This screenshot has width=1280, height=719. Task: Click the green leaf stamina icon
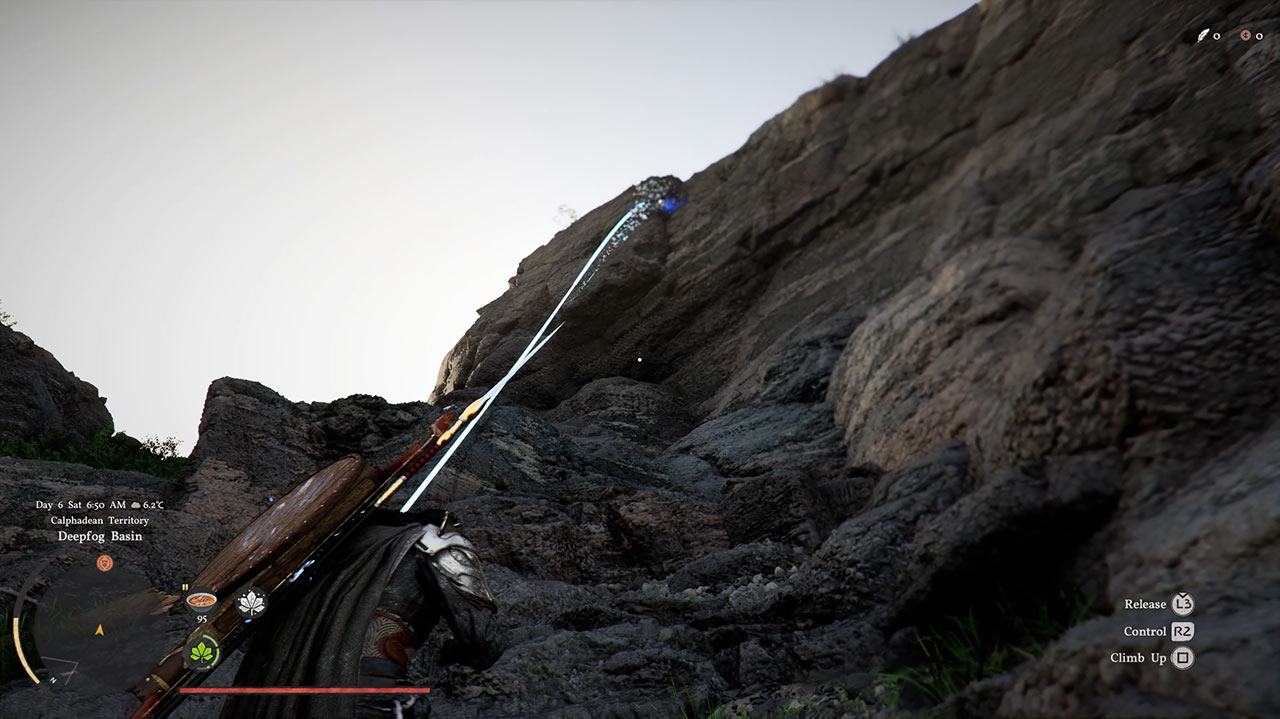(203, 652)
